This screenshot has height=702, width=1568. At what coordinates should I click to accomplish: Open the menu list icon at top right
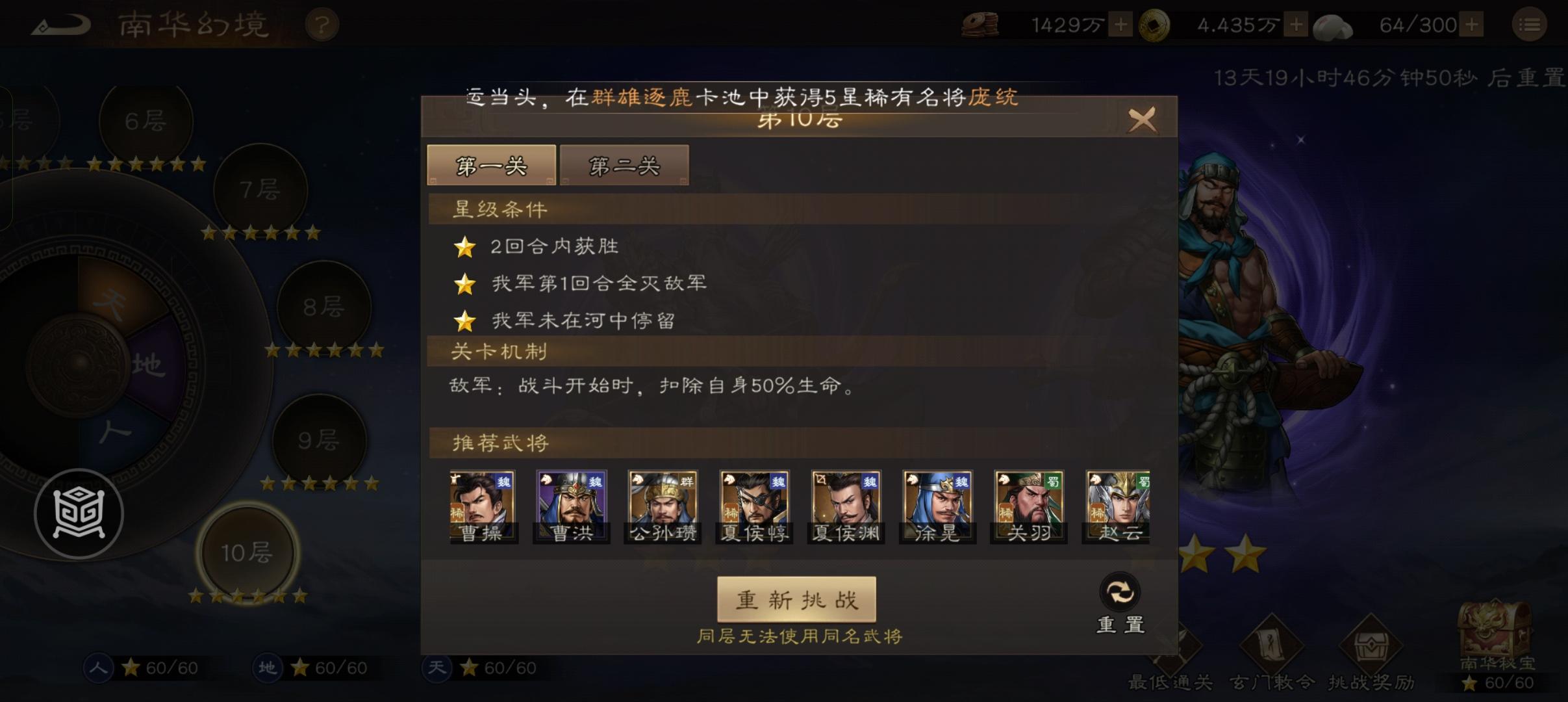click(x=1530, y=24)
